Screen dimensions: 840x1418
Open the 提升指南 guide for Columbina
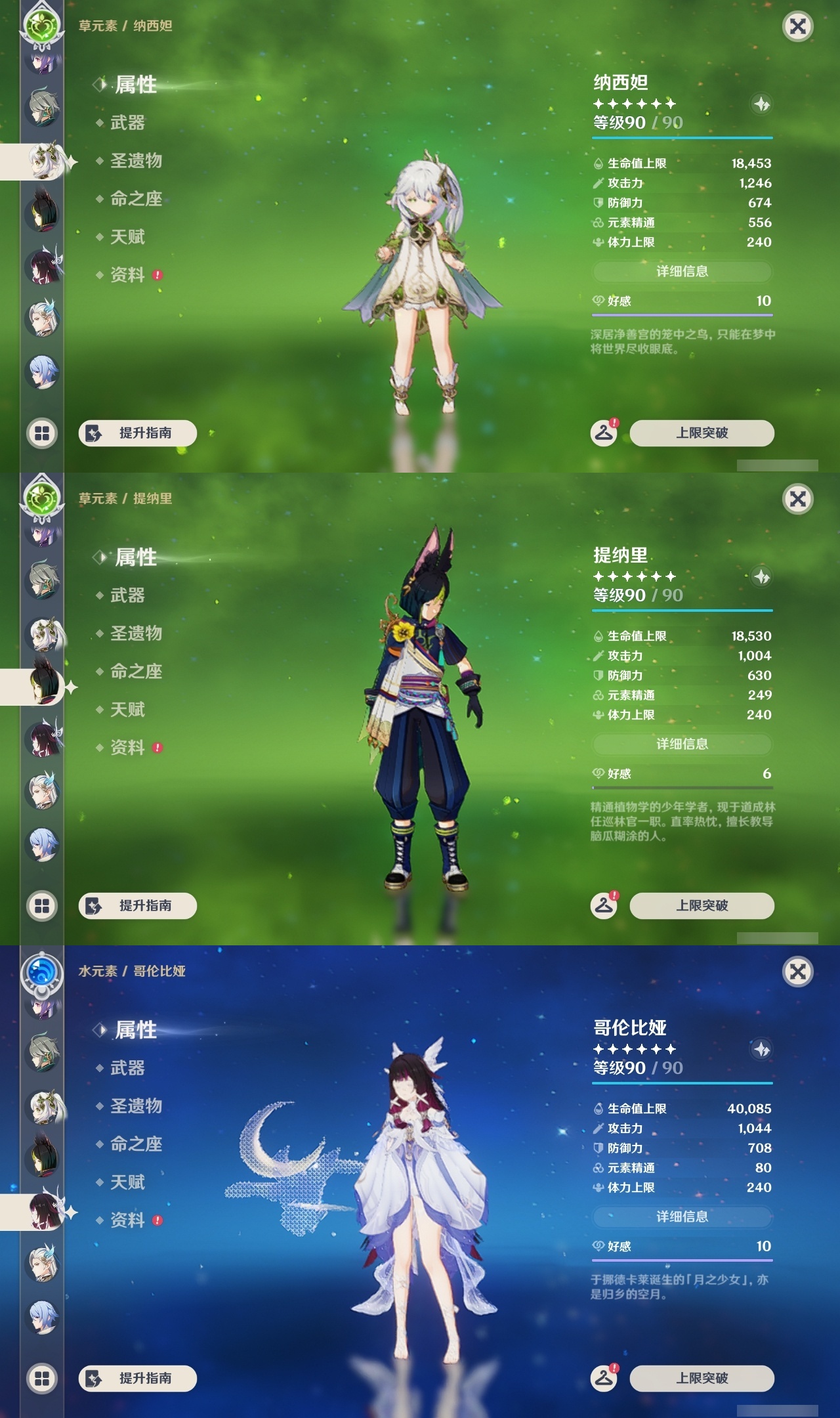tap(139, 1377)
